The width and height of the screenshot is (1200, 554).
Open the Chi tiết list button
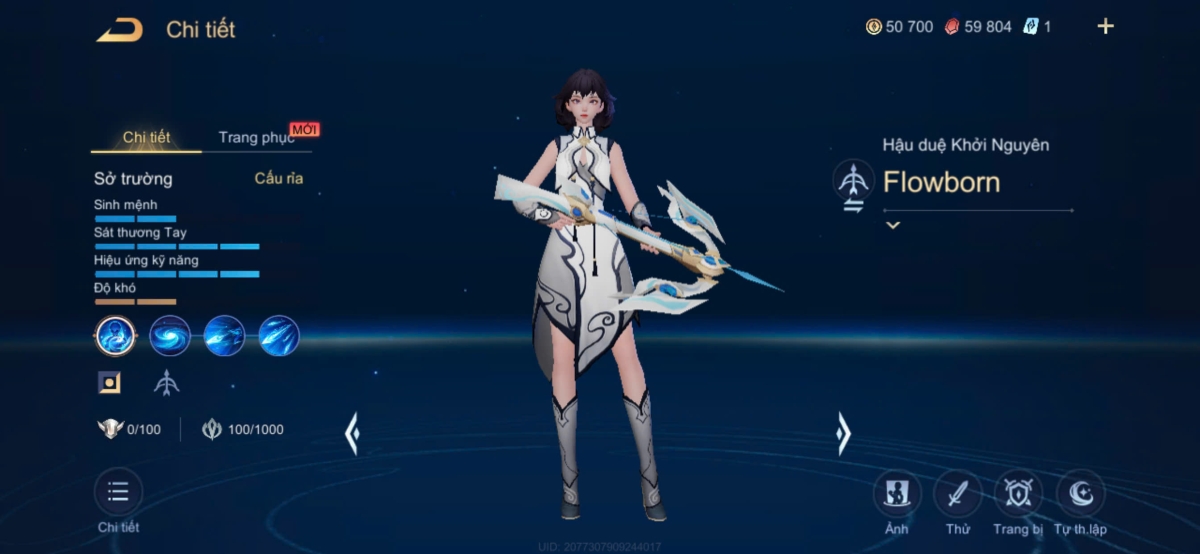[x=118, y=493]
